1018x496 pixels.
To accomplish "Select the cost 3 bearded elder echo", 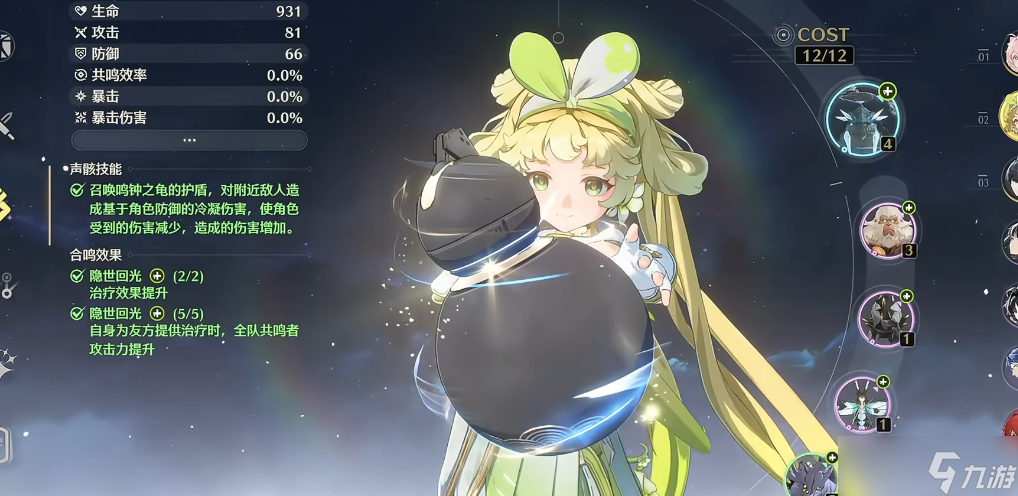I will [887, 230].
